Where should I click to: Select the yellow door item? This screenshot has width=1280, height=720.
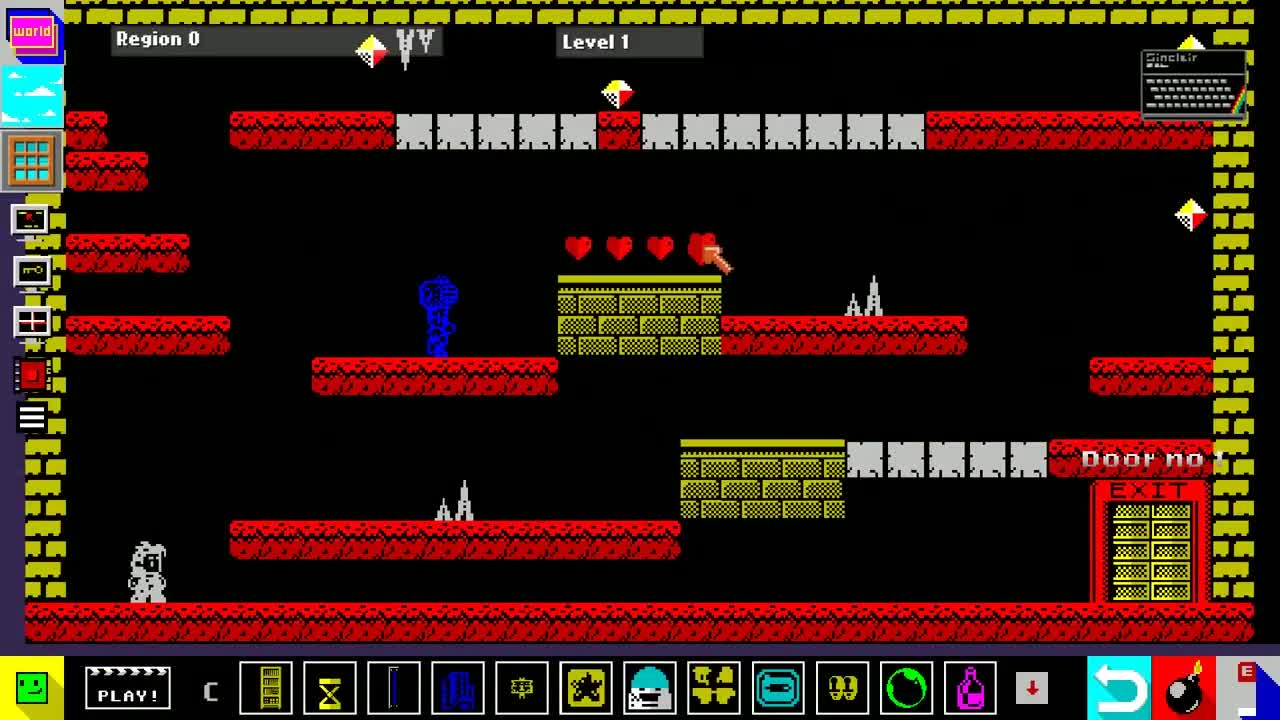pos(266,689)
